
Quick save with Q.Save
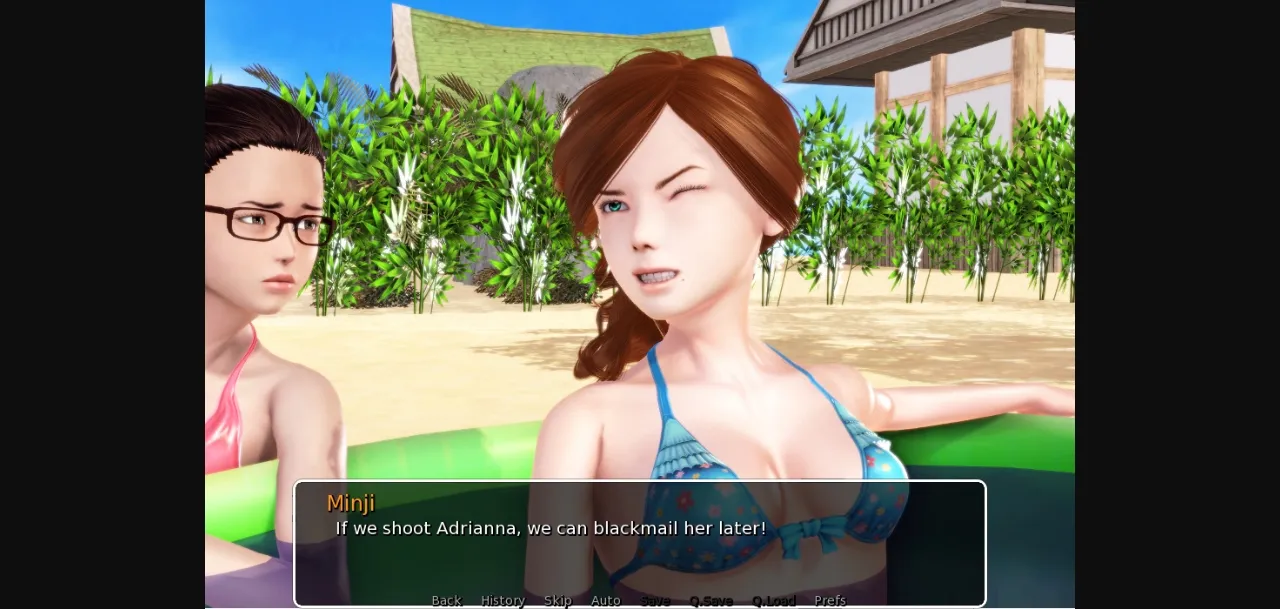(710, 600)
